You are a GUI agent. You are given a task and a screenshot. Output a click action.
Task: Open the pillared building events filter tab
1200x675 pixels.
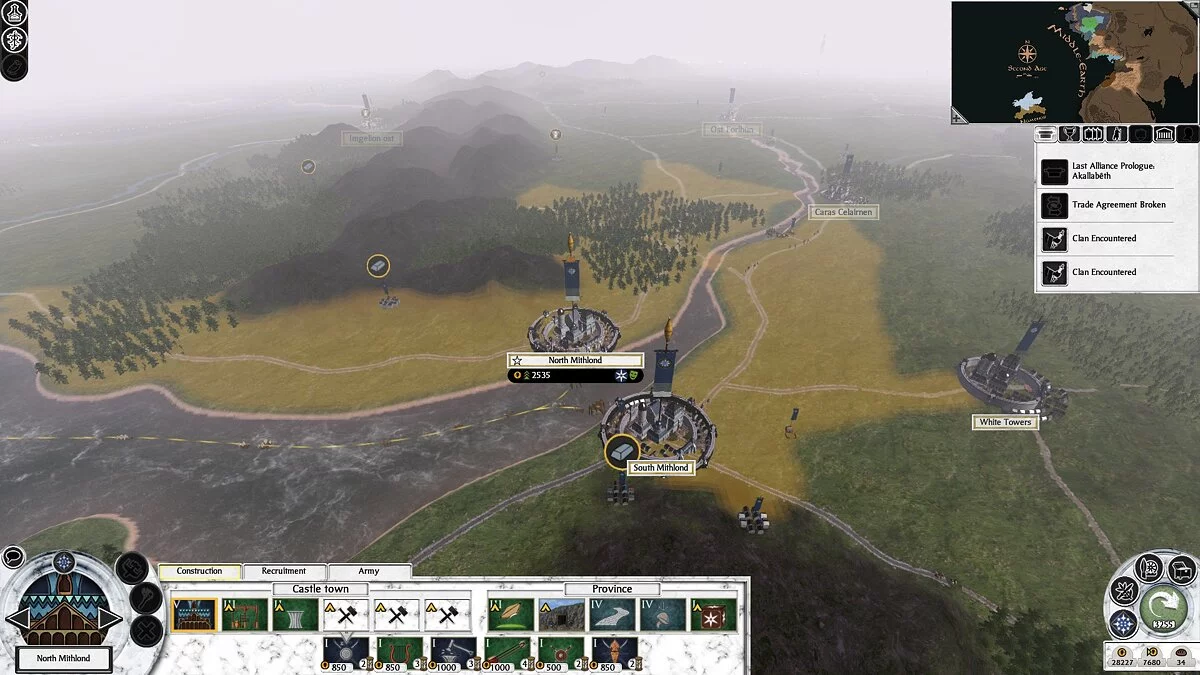click(x=1164, y=134)
